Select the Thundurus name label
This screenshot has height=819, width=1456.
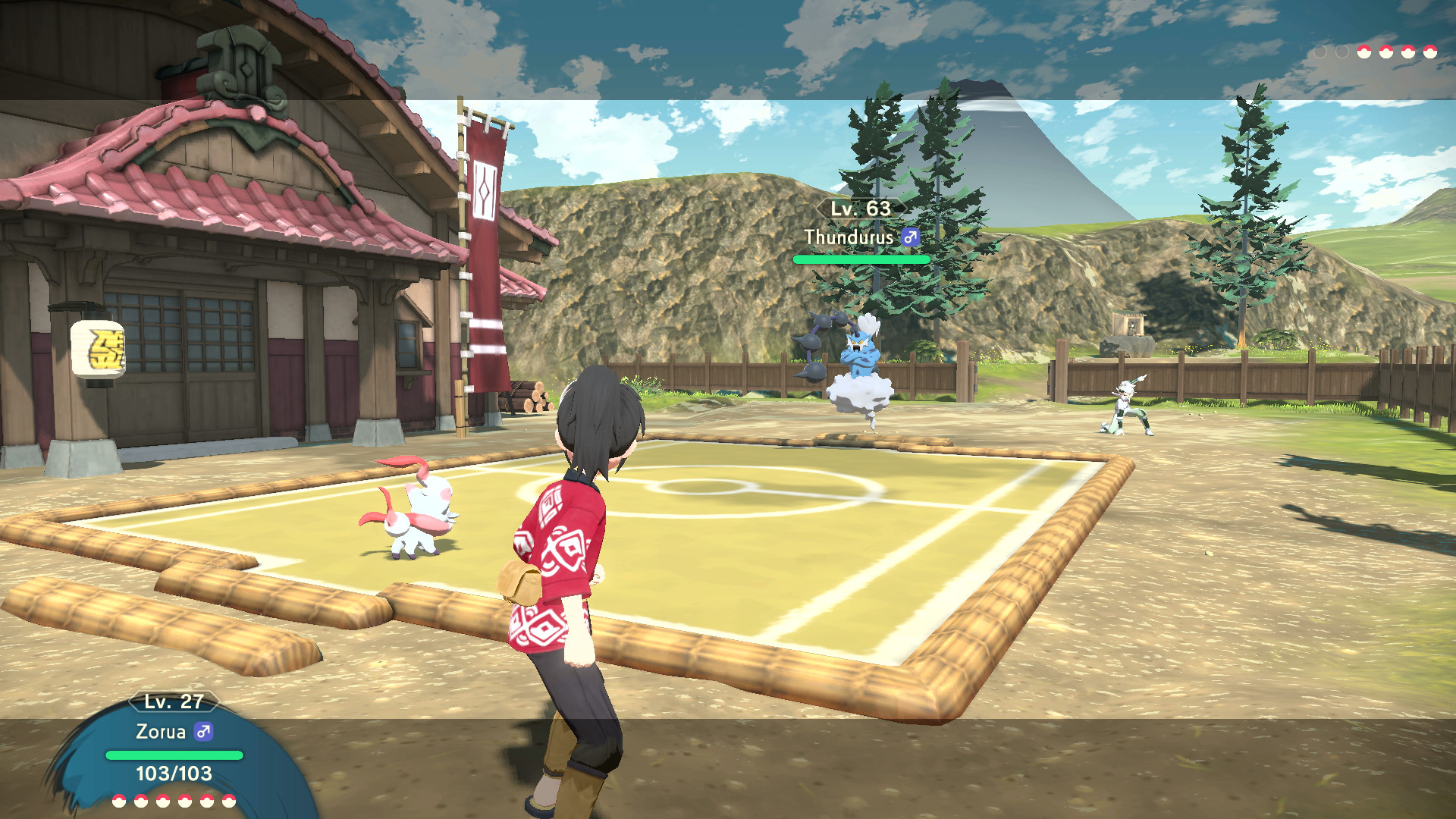point(849,237)
